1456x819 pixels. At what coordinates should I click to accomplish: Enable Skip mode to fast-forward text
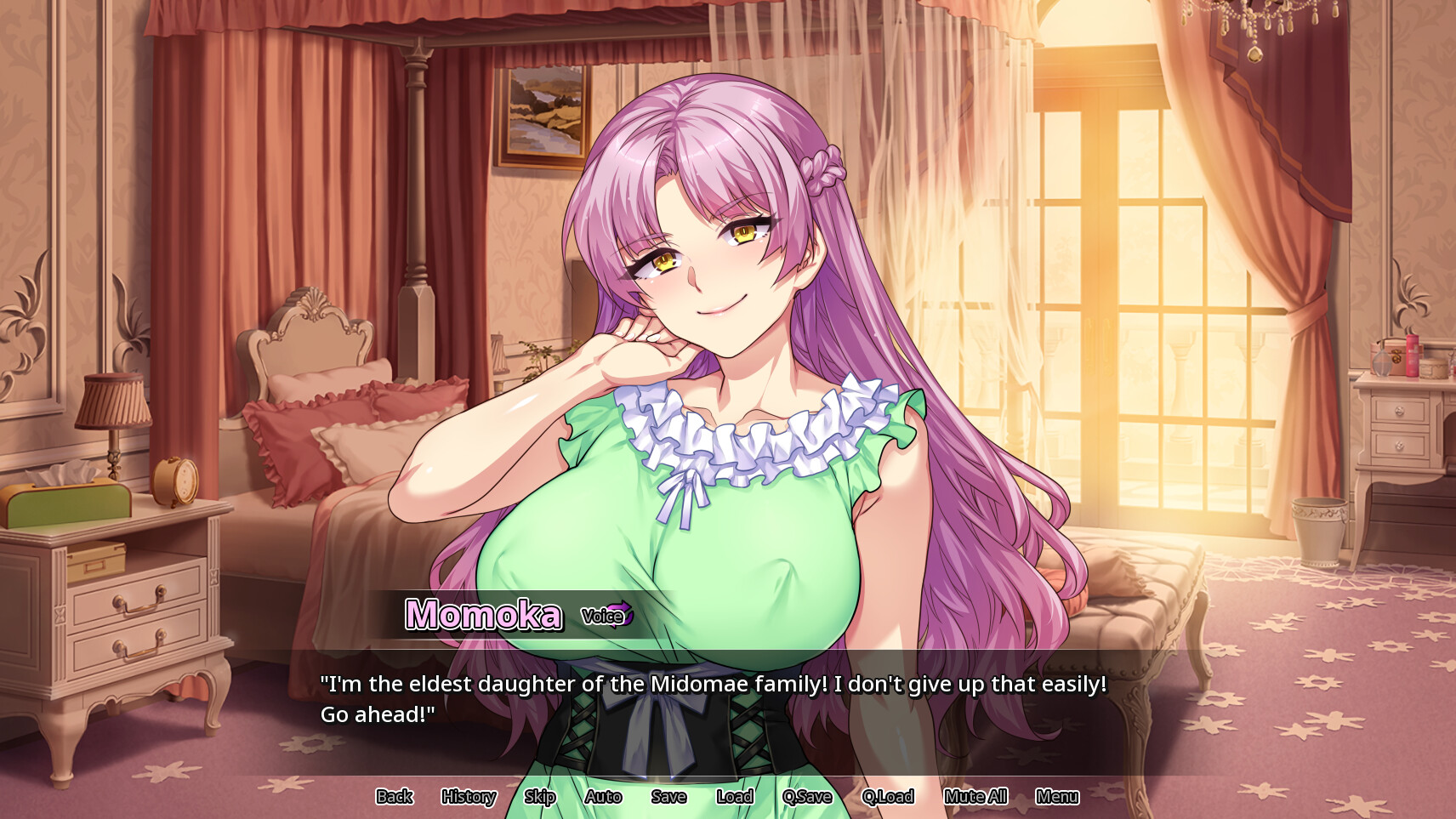coord(538,797)
